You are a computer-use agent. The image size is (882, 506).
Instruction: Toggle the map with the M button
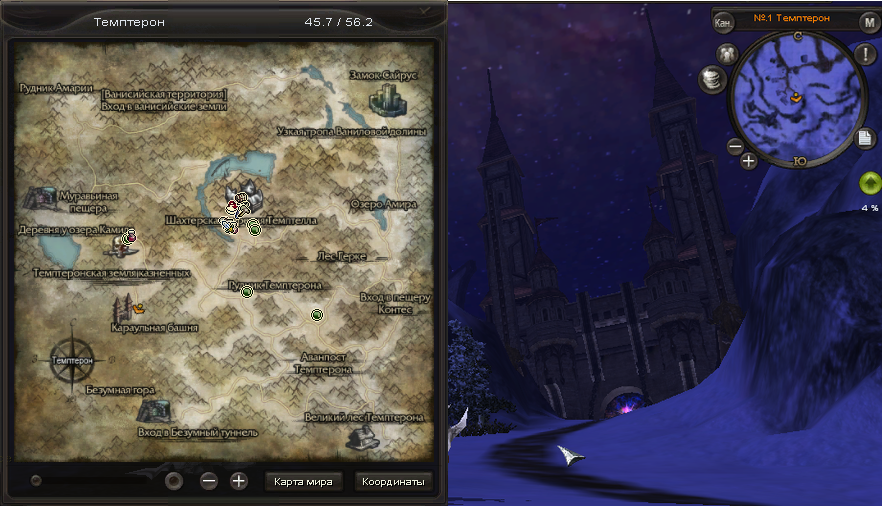tap(868, 22)
